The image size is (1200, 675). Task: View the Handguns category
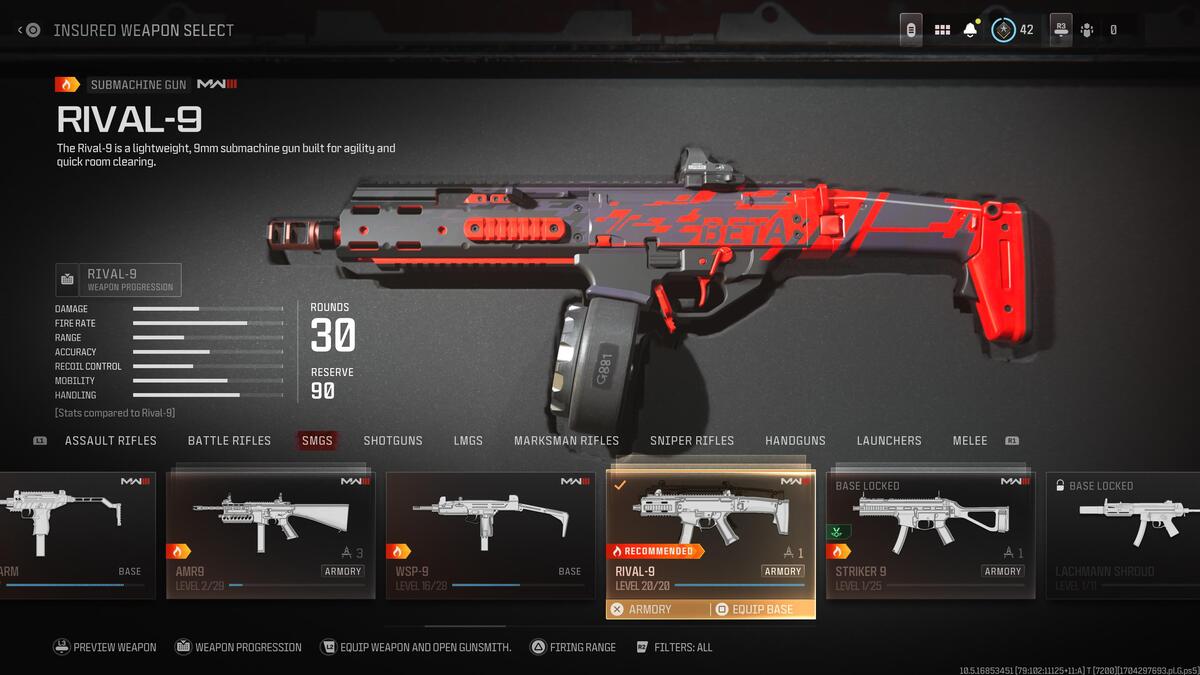click(795, 440)
